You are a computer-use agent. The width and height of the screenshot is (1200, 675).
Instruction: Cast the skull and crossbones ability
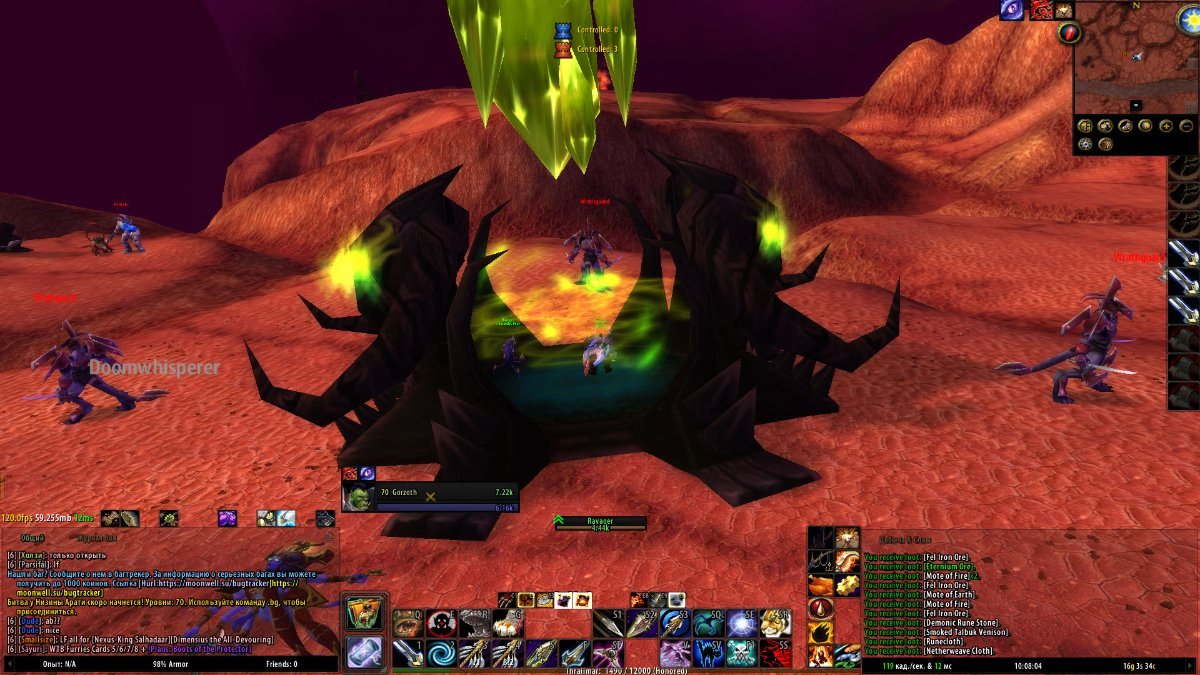tap(742, 654)
